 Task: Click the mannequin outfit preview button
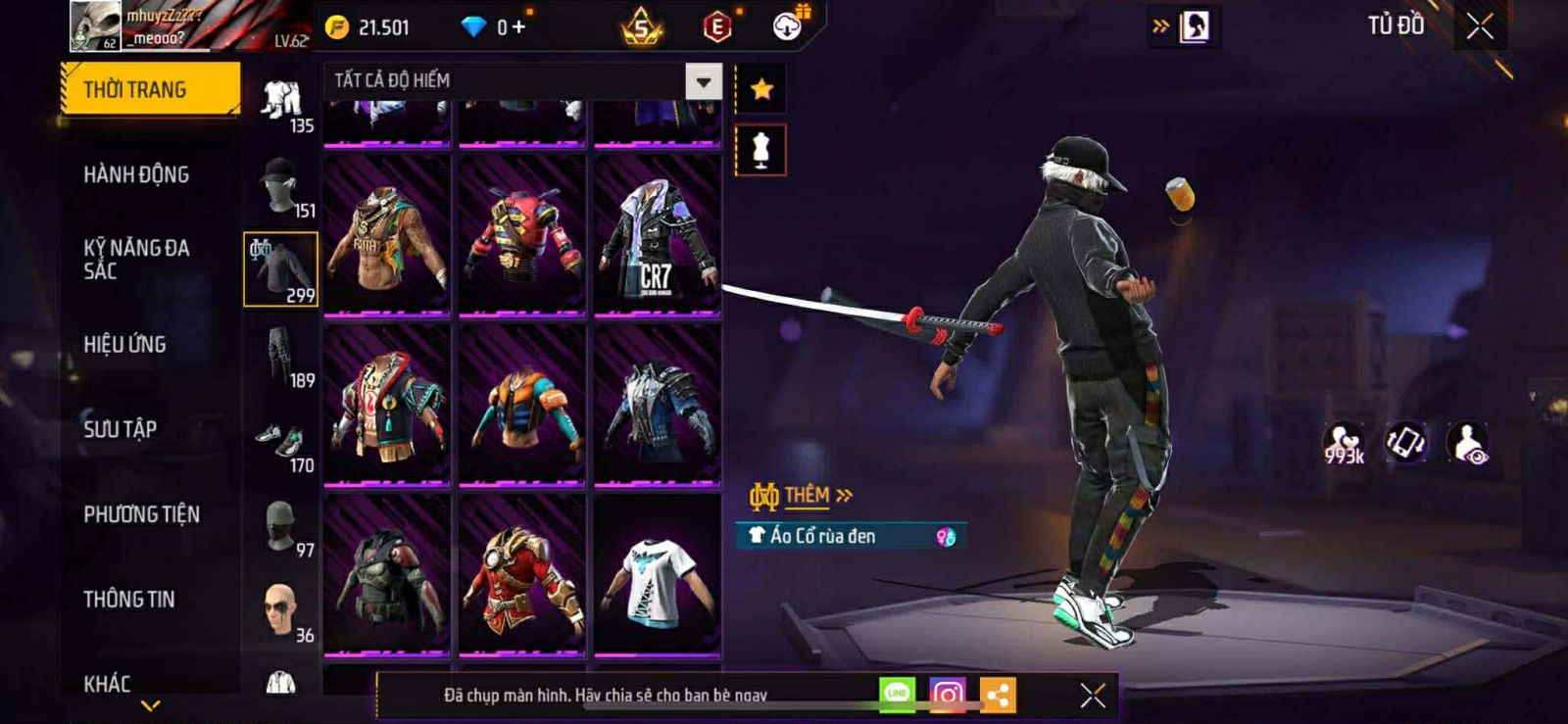pos(761,150)
